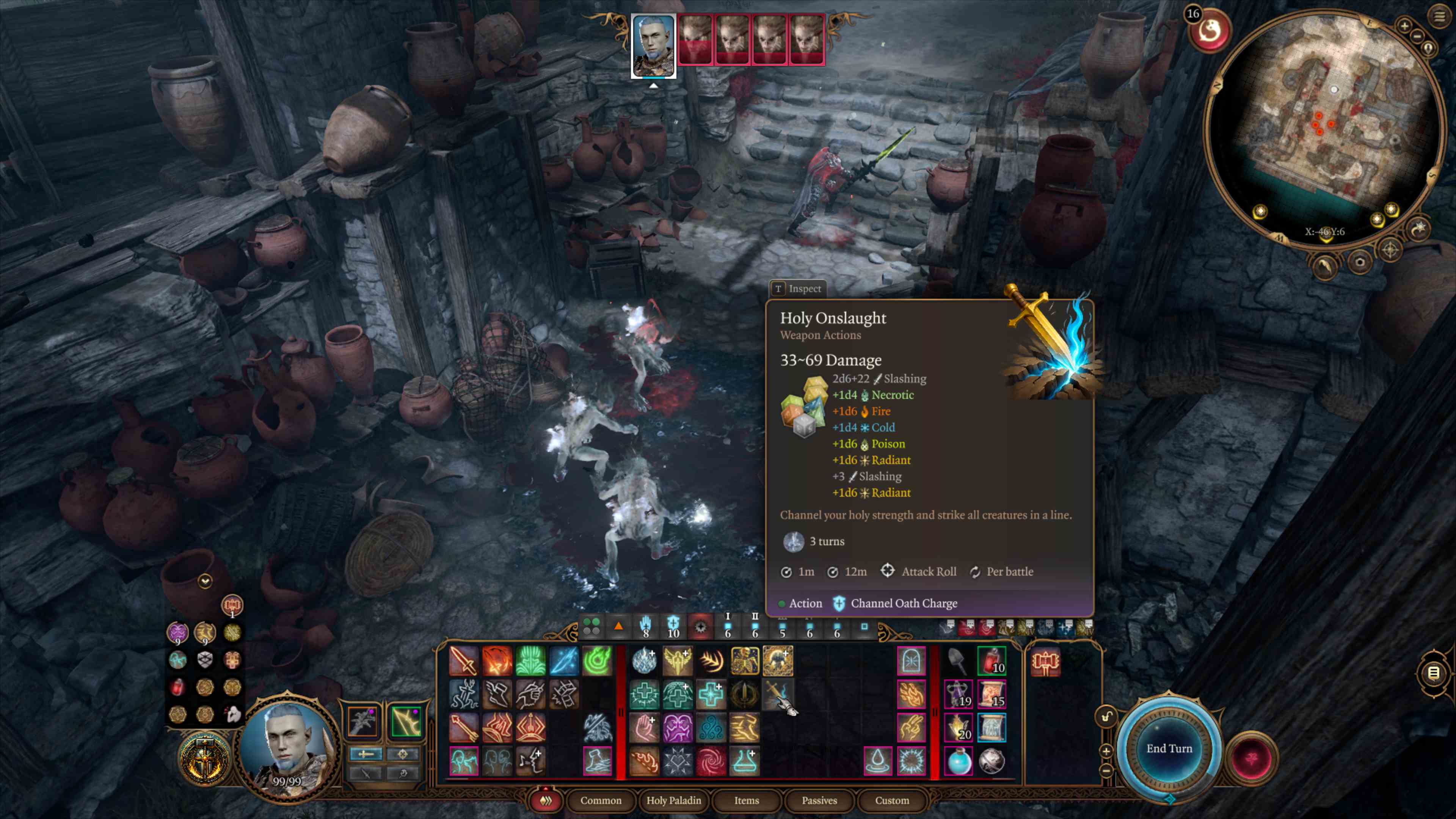Image resolution: width=1456 pixels, height=819 pixels.
Task: Switch to the Common hotbar tab
Action: pyautogui.click(x=600, y=800)
